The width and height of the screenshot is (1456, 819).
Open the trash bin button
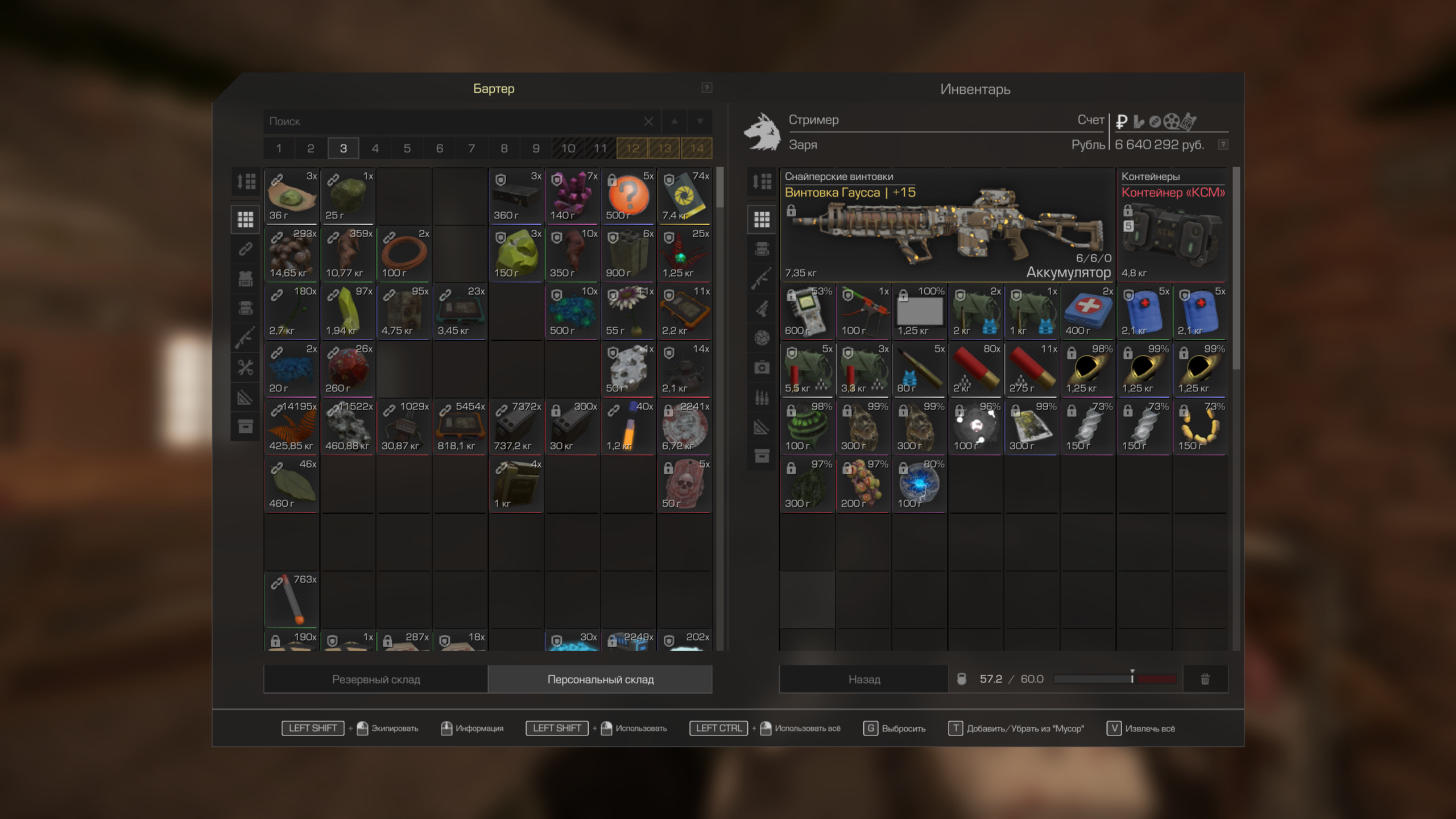1205,679
